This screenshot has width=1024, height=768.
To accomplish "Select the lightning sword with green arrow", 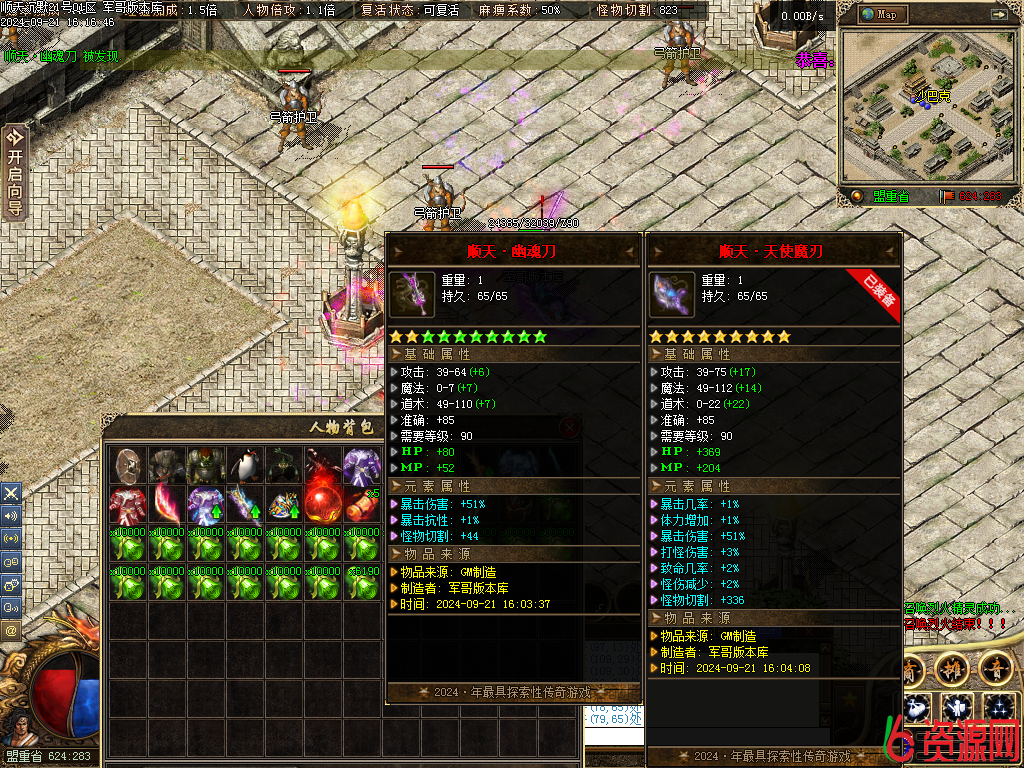I will [245, 504].
